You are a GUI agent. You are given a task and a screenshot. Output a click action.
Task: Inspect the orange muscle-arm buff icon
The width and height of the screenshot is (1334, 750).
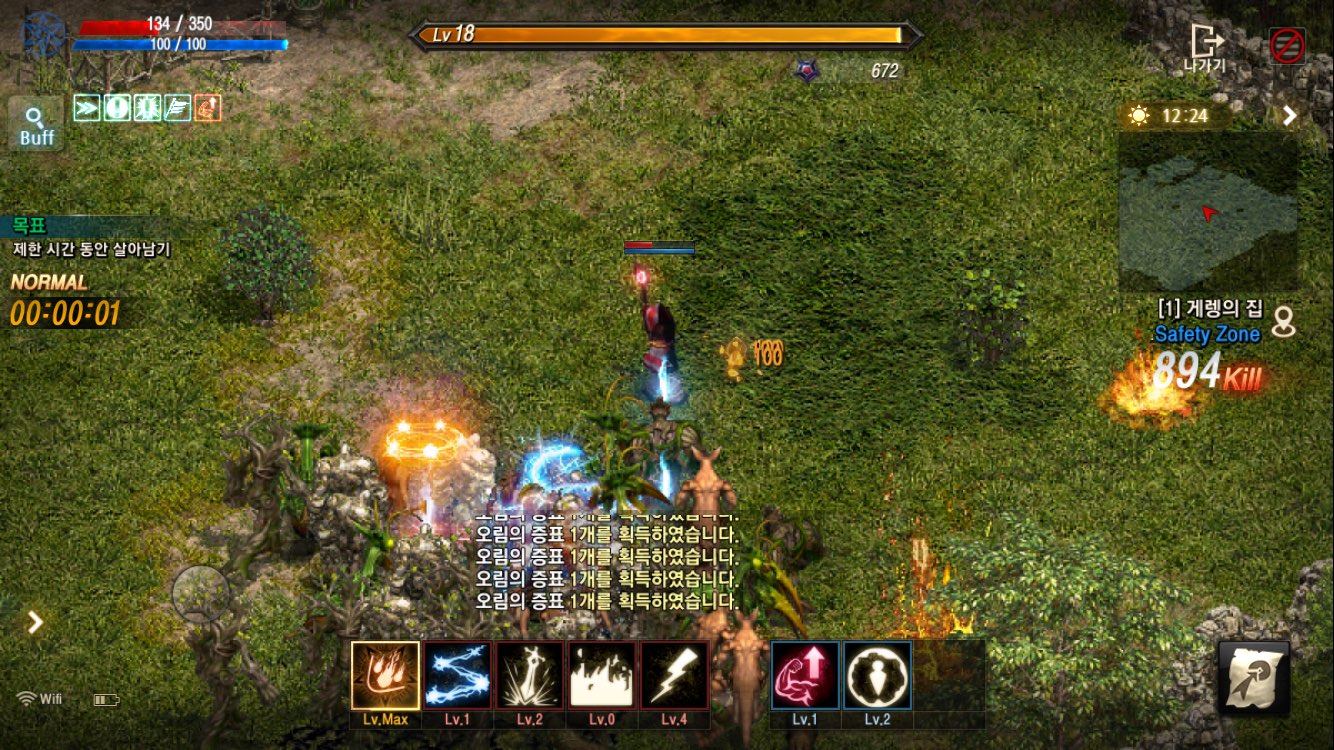pyautogui.click(x=208, y=107)
